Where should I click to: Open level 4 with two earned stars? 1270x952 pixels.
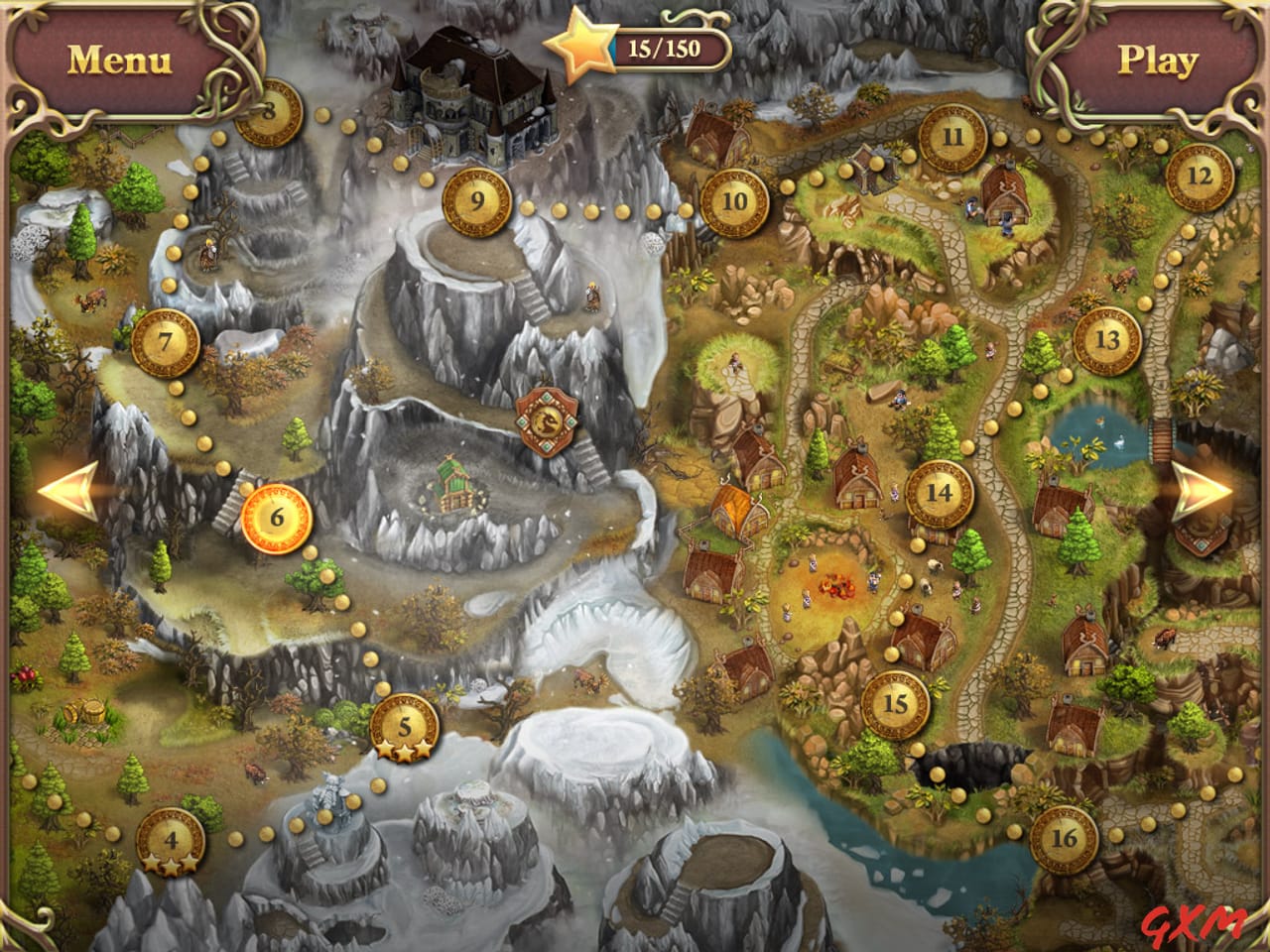[x=169, y=842]
